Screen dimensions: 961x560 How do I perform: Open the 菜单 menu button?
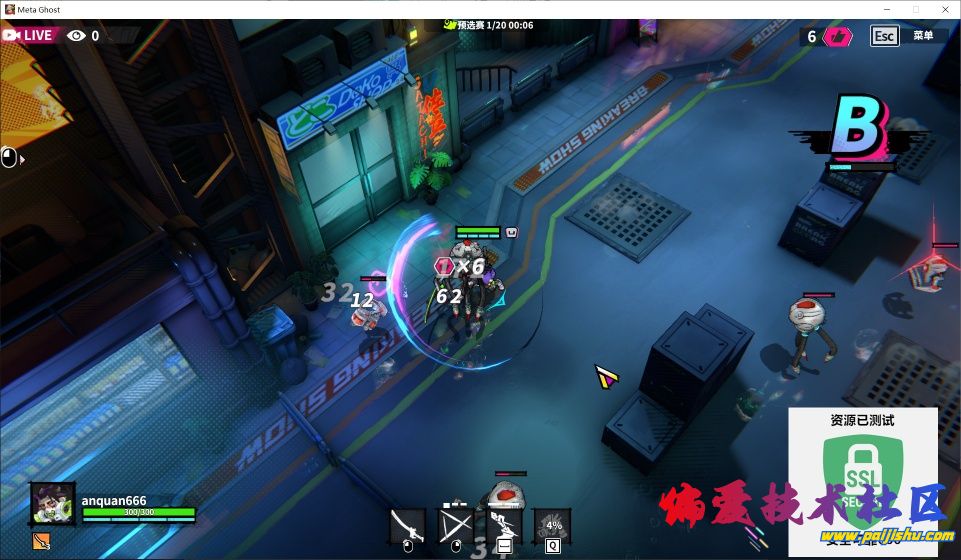click(x=922, y=36)
